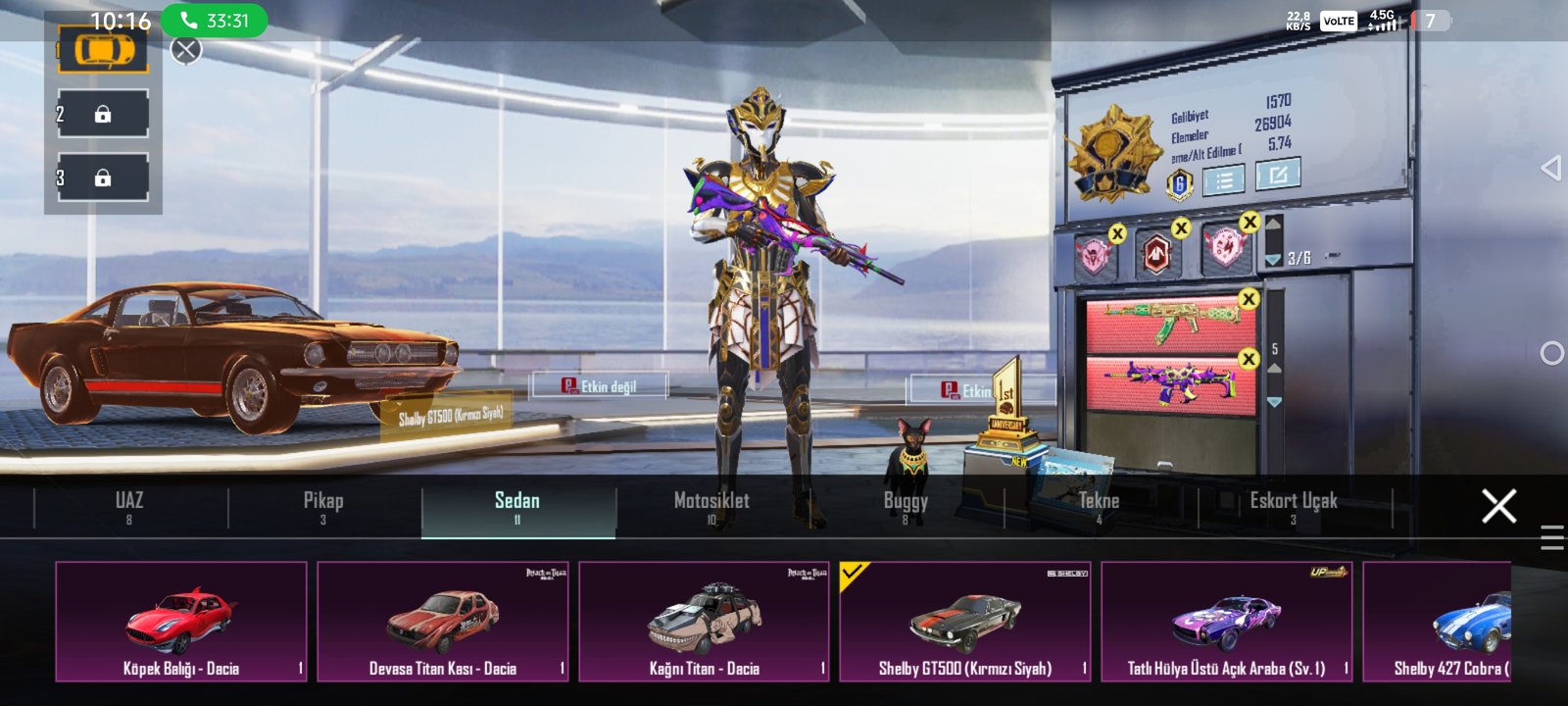Select the Devasa Titan Kası - Dacia card

point(443,622)
